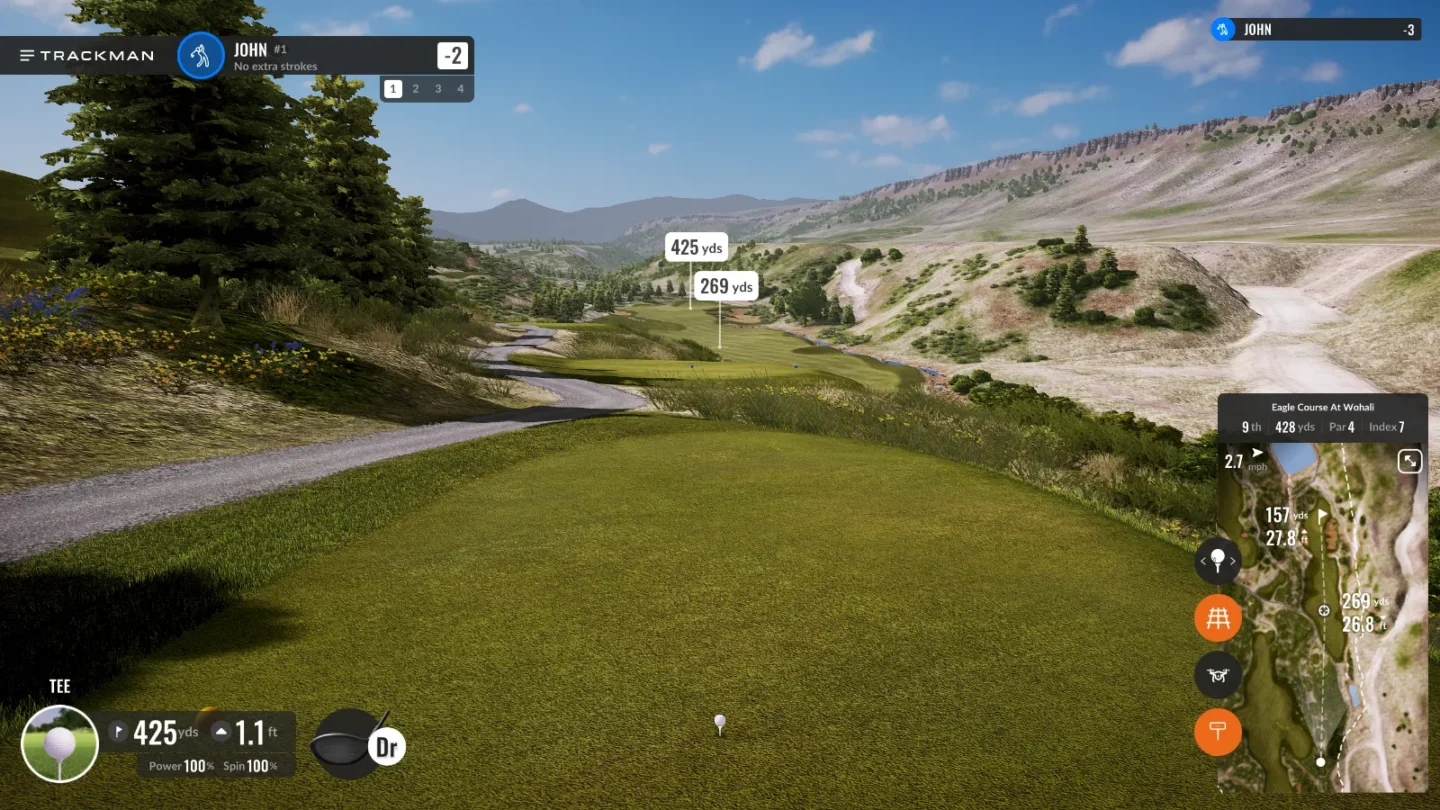
Task: Expand the minimap to fullscreen
Action: coord(1409,461)
